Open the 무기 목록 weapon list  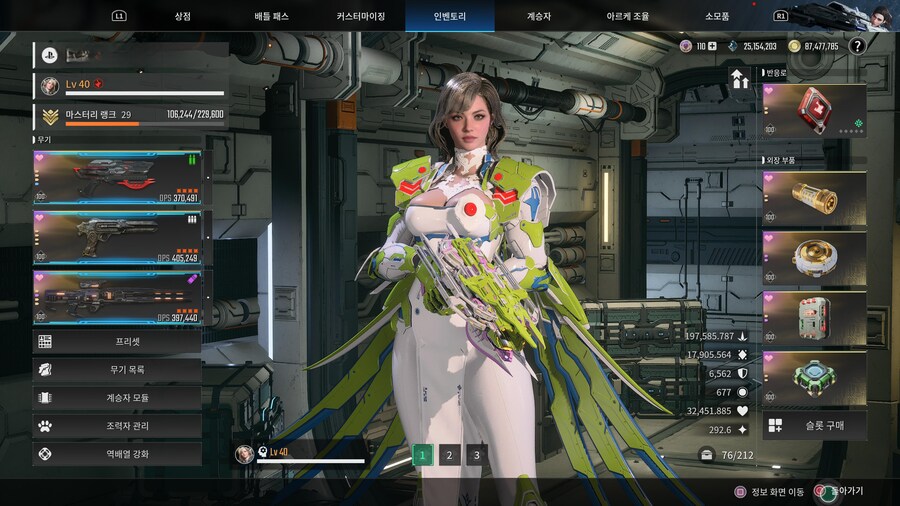118,370
